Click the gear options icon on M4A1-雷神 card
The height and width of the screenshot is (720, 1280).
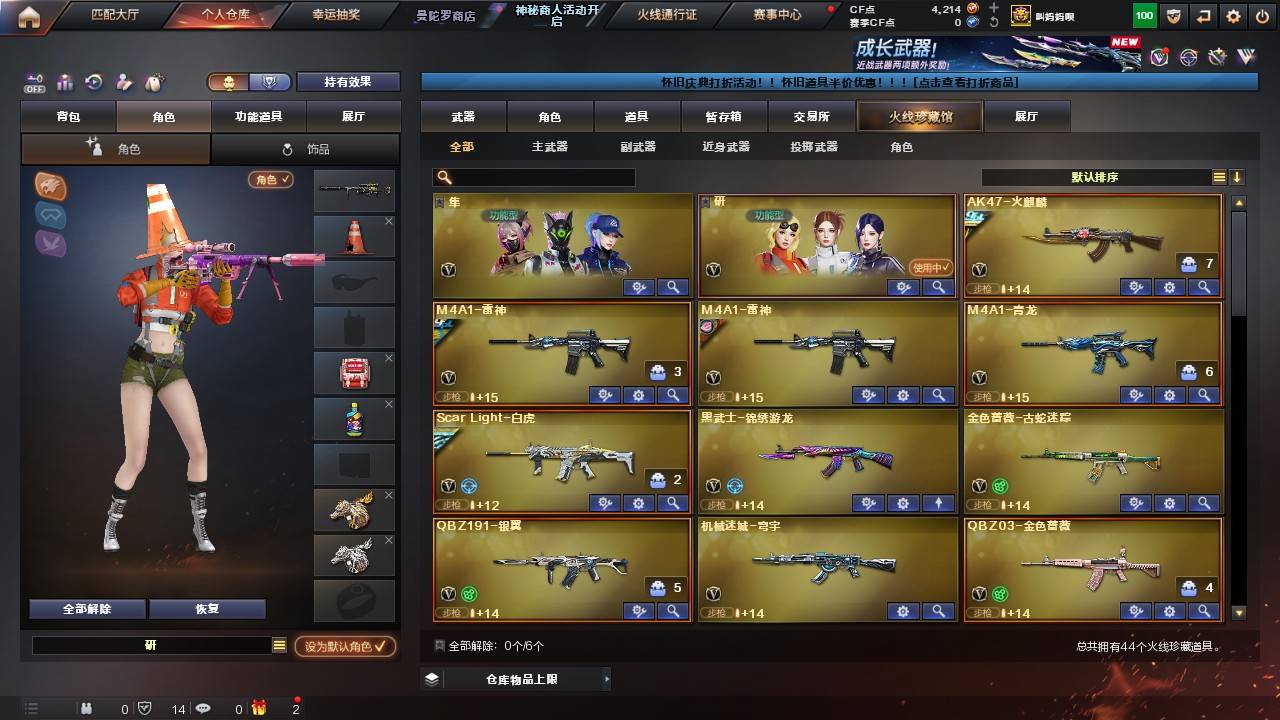[x=638, y=395]
